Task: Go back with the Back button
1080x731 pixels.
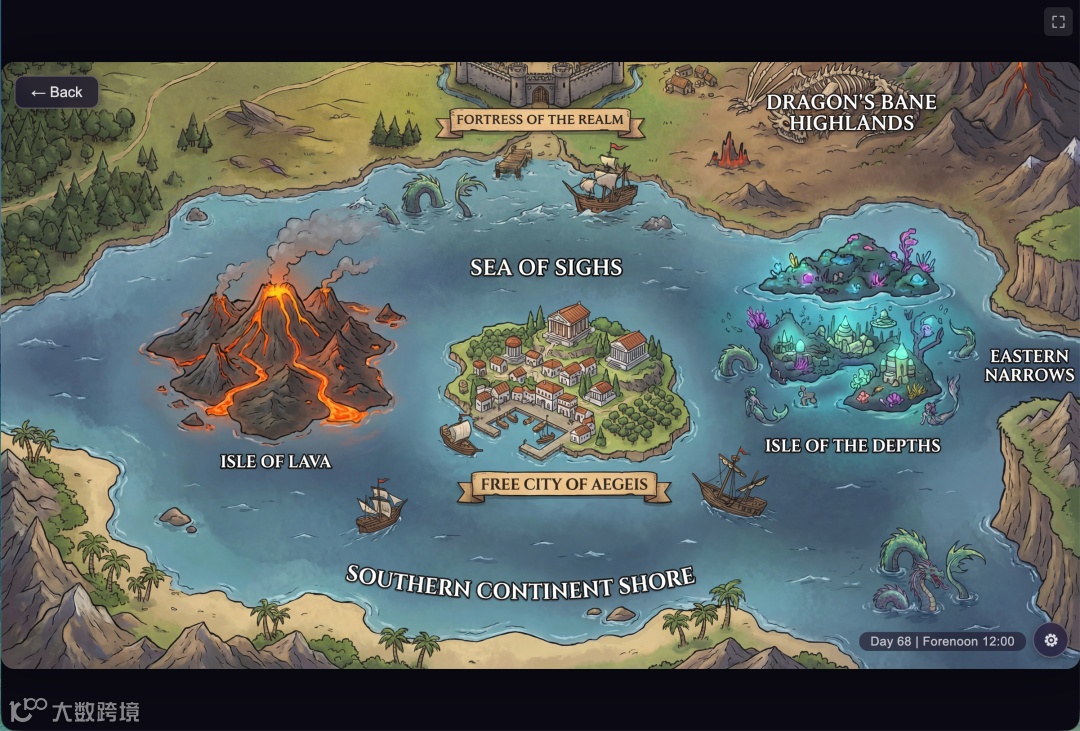Action: [x=57, y=92]
